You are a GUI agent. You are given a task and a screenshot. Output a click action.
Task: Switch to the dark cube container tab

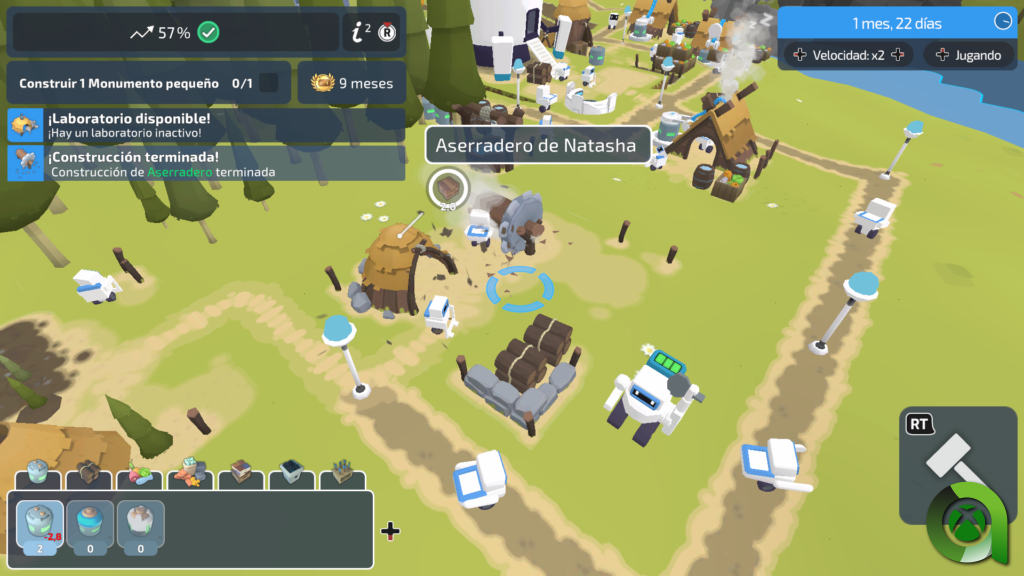[x=292, y=473]
